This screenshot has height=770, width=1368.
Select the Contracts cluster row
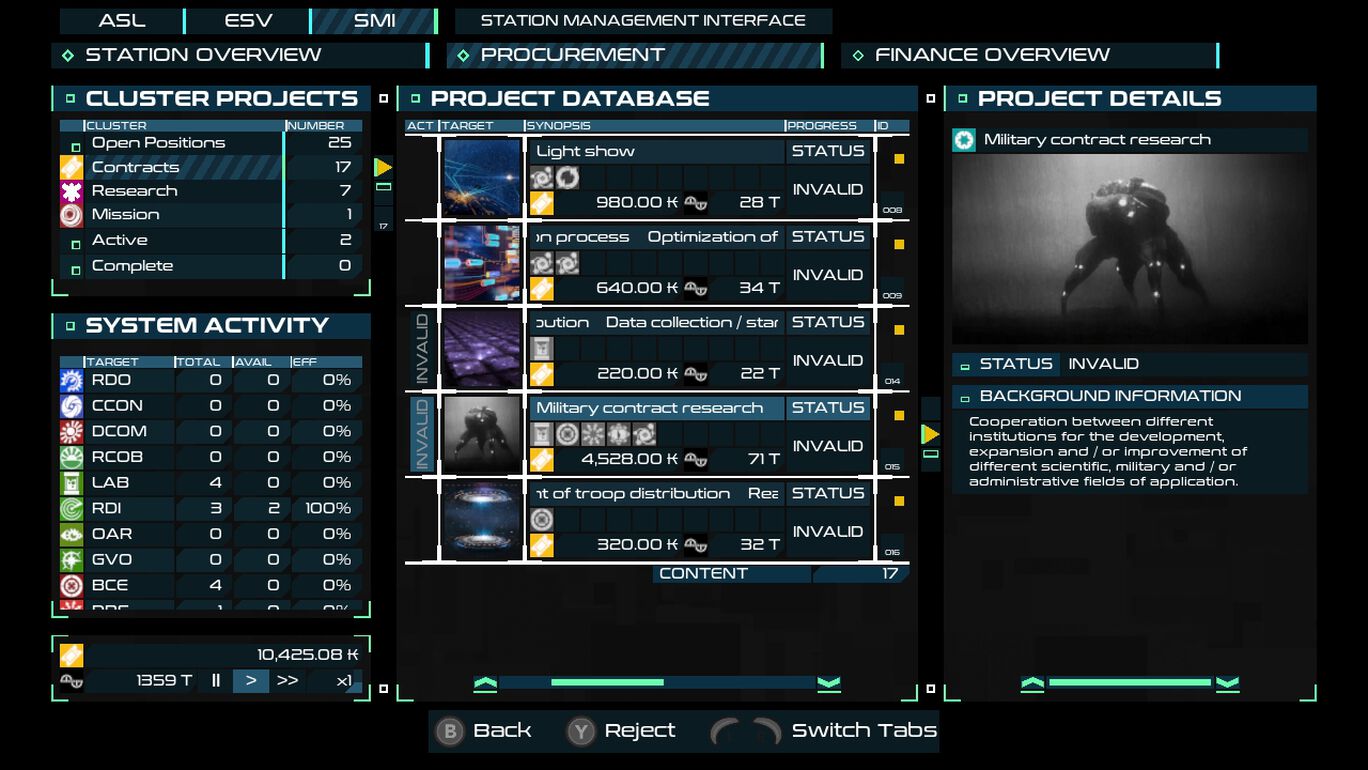click(180, 167)
